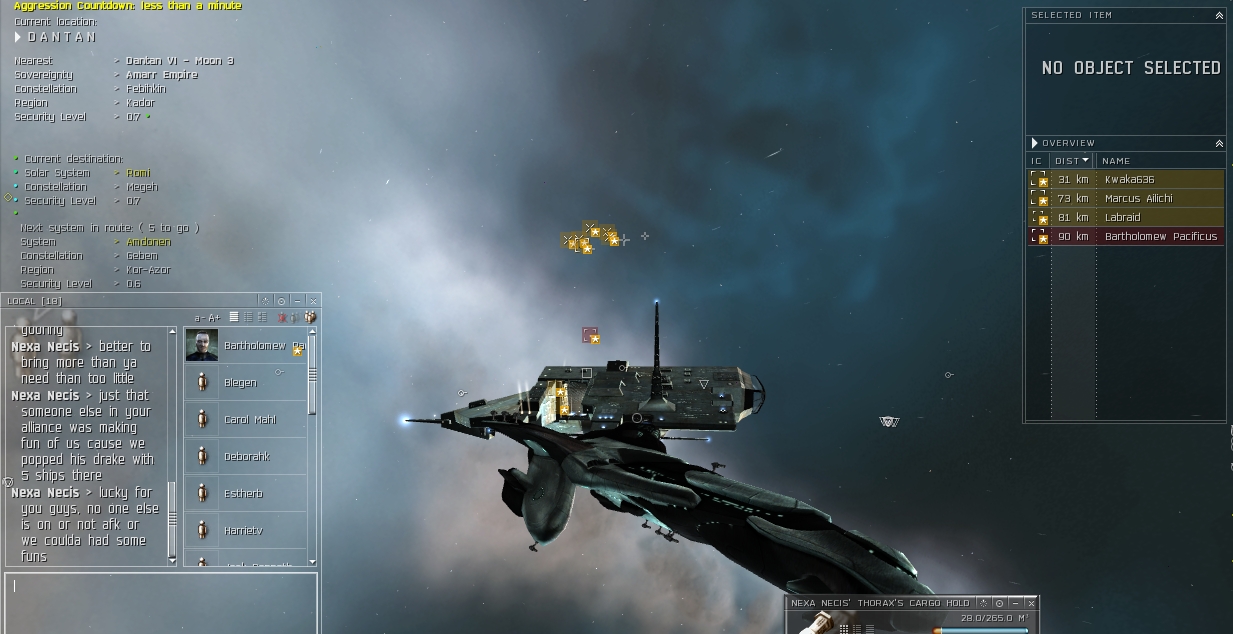Increase chat font size with A+
The height and width of the screenshot is (634, 1233).
215,318
